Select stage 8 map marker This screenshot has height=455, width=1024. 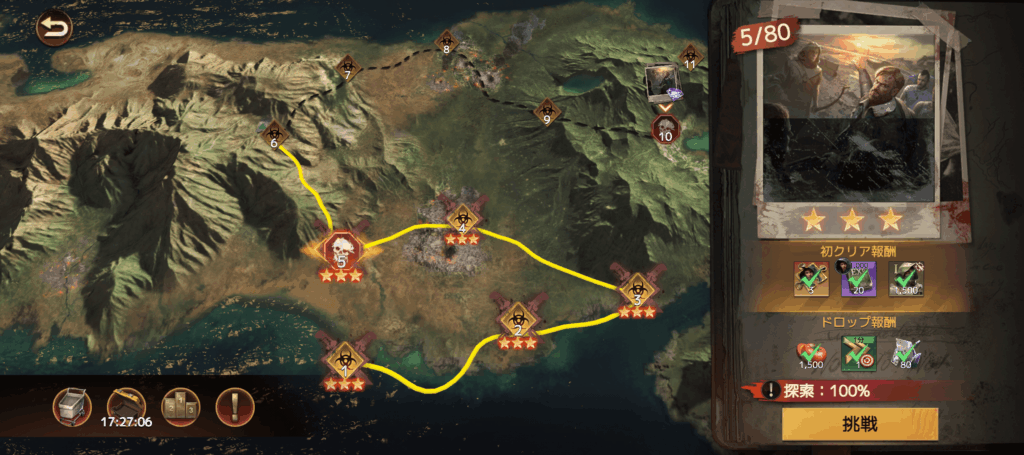447,41
